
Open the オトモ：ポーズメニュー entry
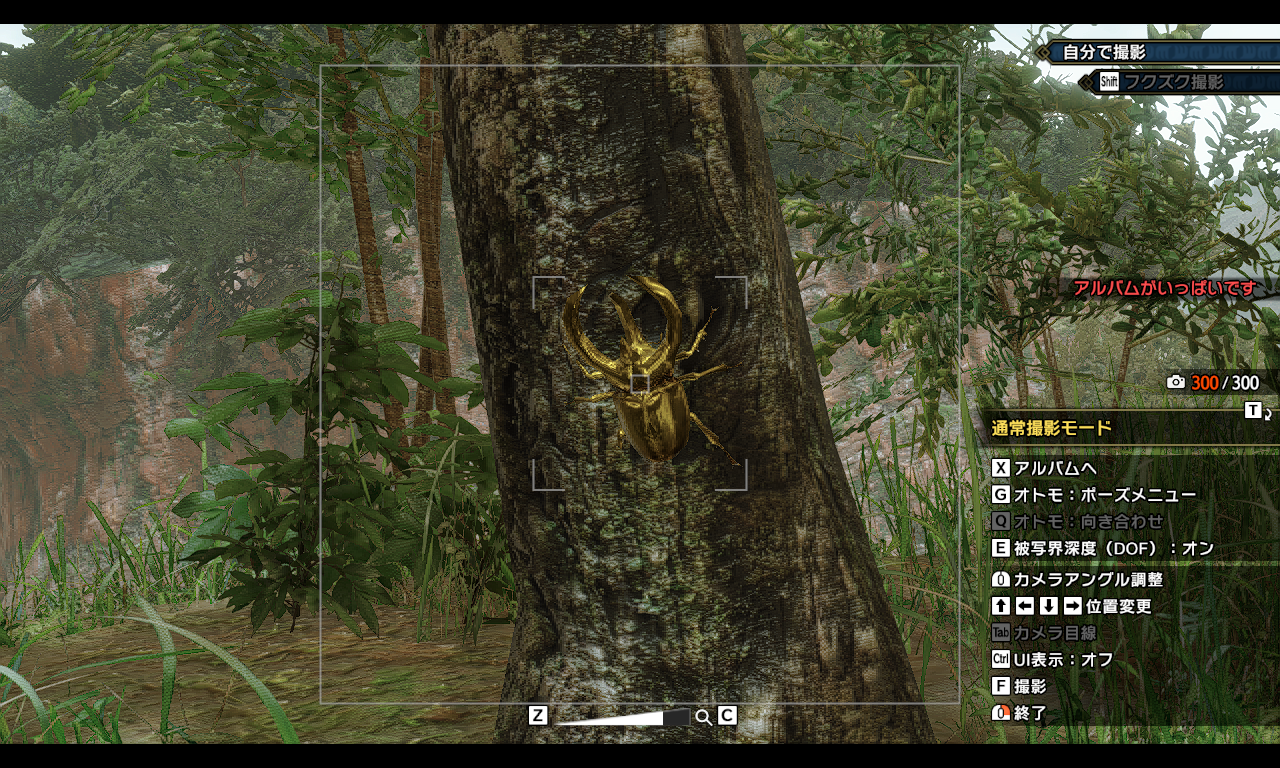1104,494
